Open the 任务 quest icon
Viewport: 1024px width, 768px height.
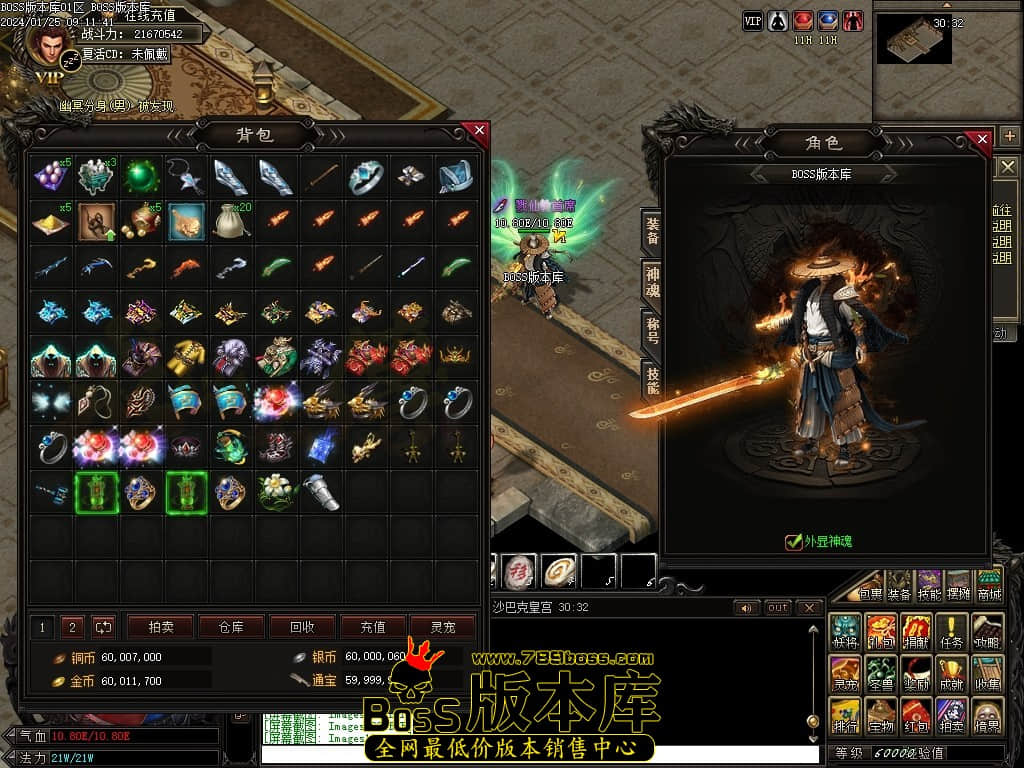[951, 632]
